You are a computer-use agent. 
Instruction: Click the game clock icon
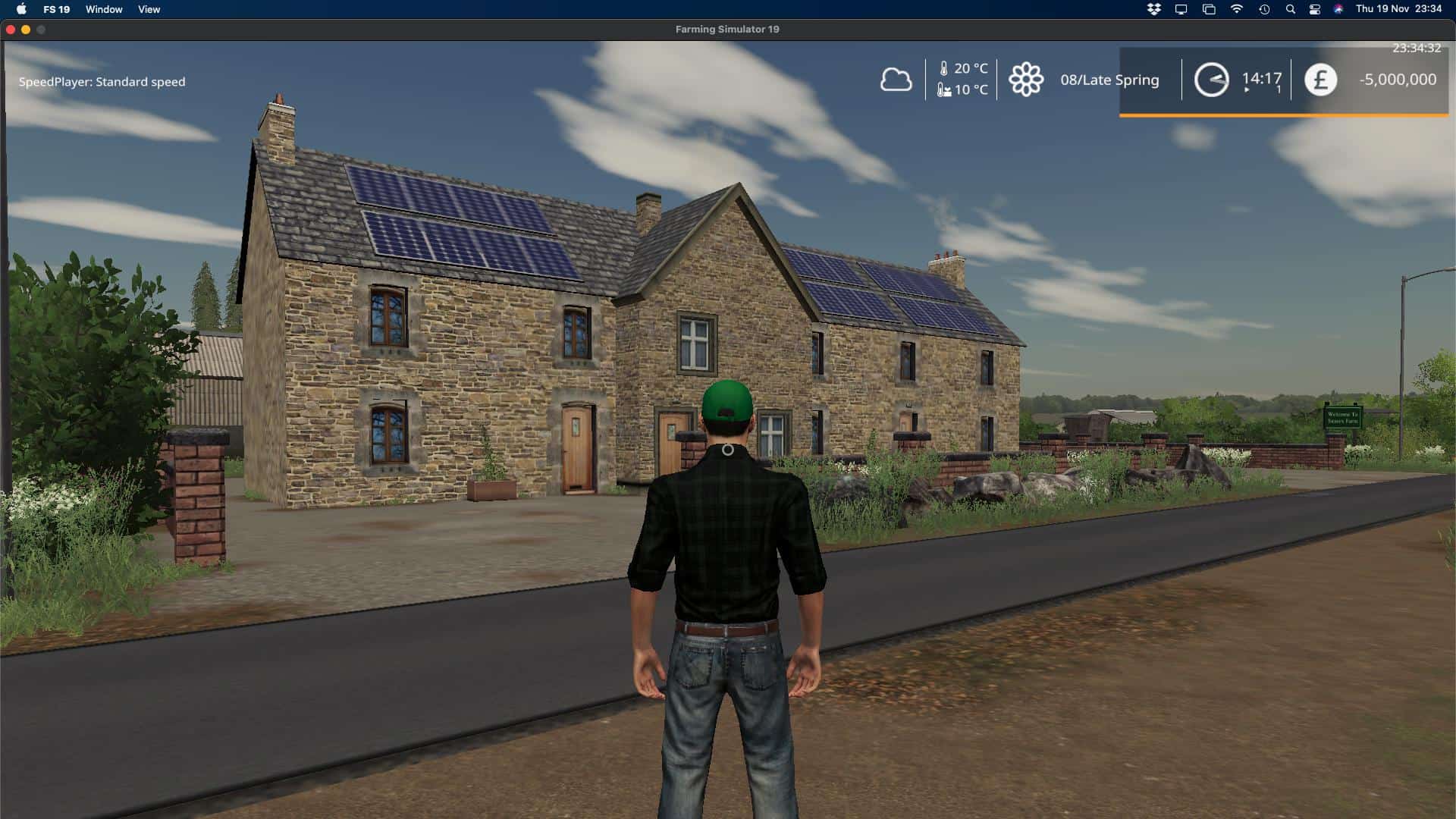click(x=1211, y=80)
